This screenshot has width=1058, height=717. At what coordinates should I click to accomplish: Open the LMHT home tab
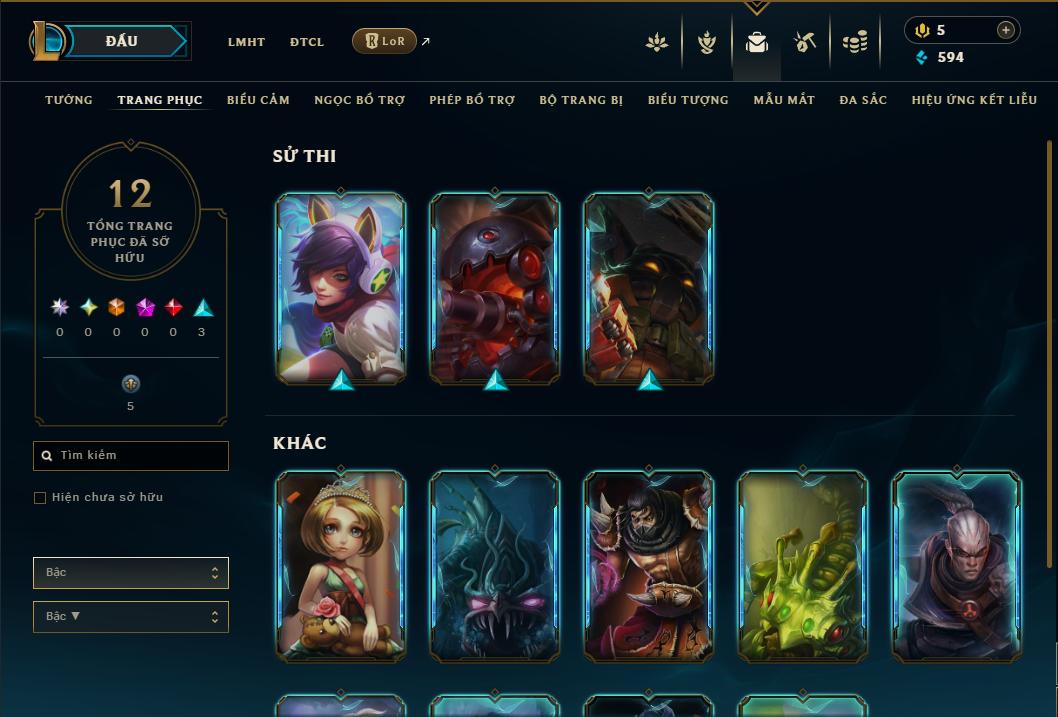pos(246,42)
